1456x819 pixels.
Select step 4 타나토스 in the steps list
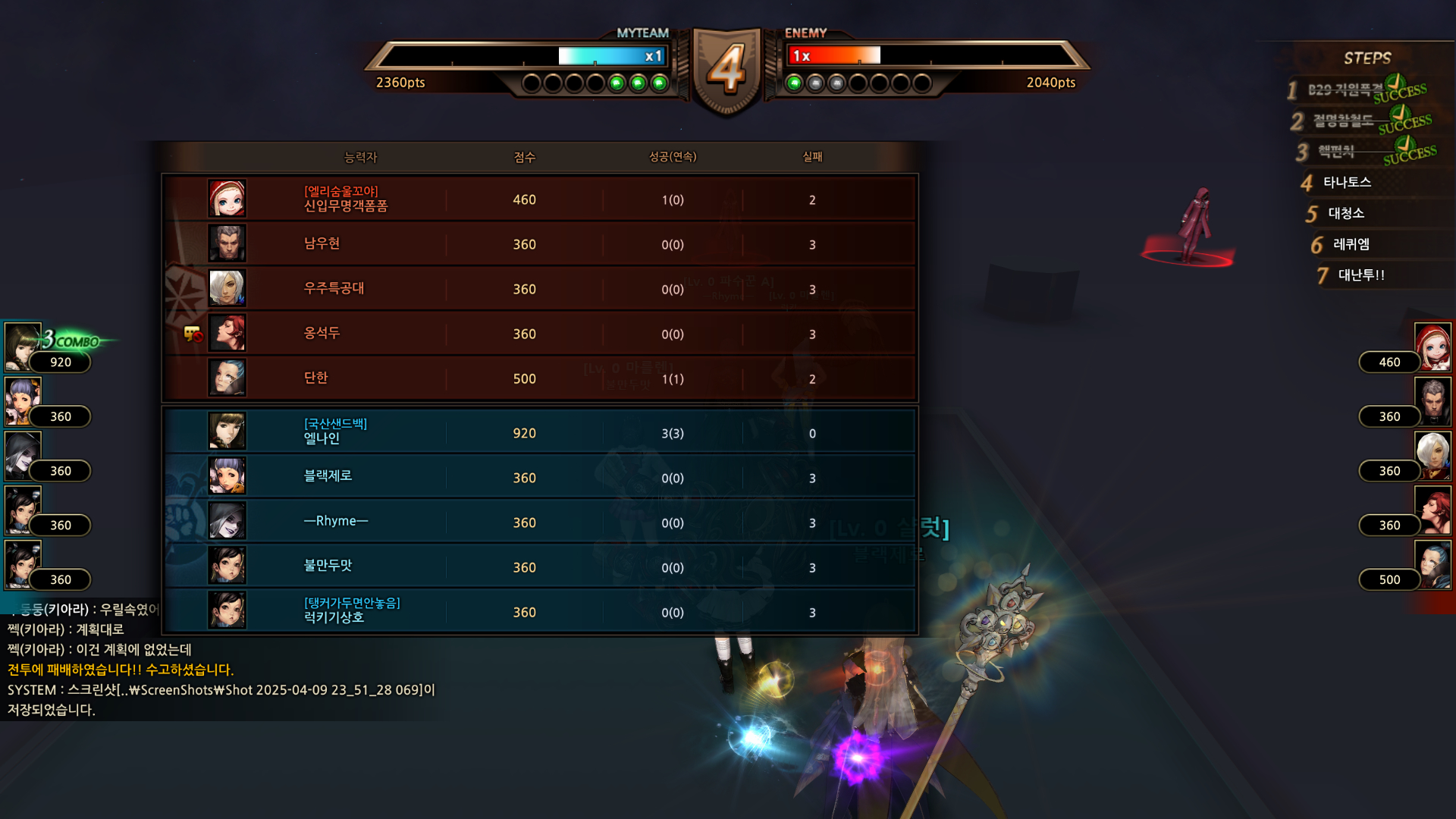tap(1347, 183)
